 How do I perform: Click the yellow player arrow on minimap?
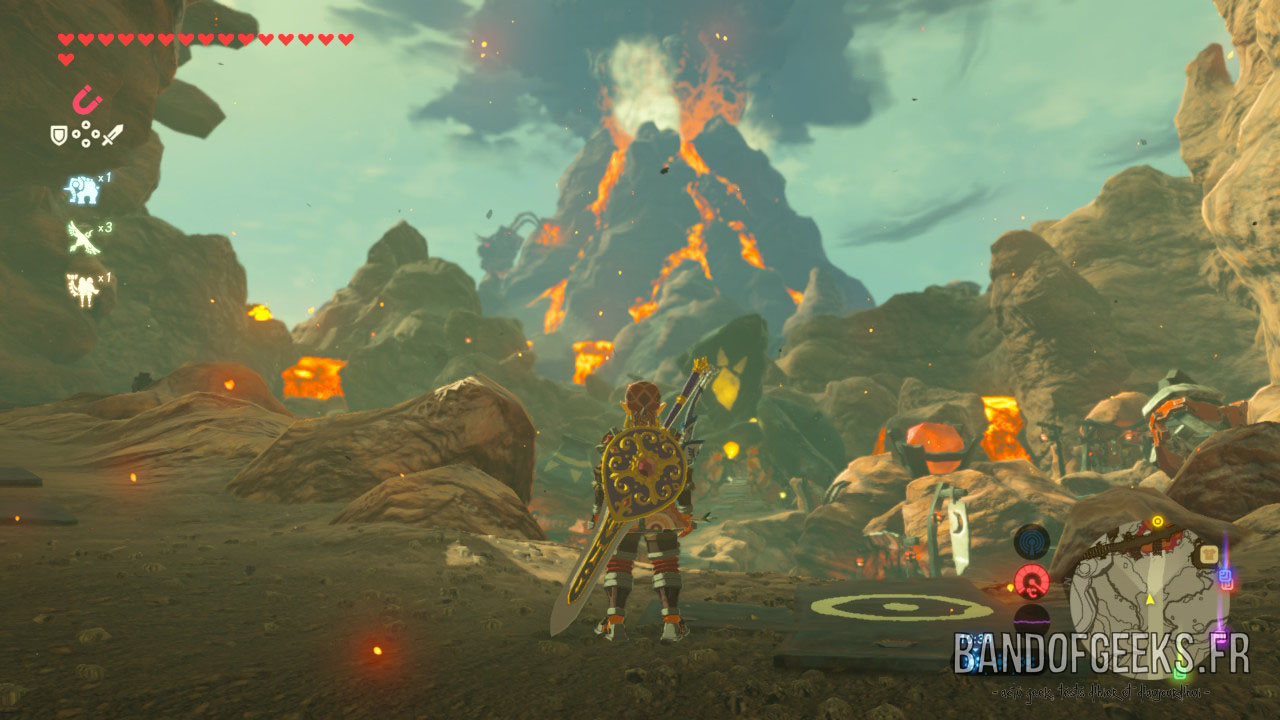[x=1150, y=599]
